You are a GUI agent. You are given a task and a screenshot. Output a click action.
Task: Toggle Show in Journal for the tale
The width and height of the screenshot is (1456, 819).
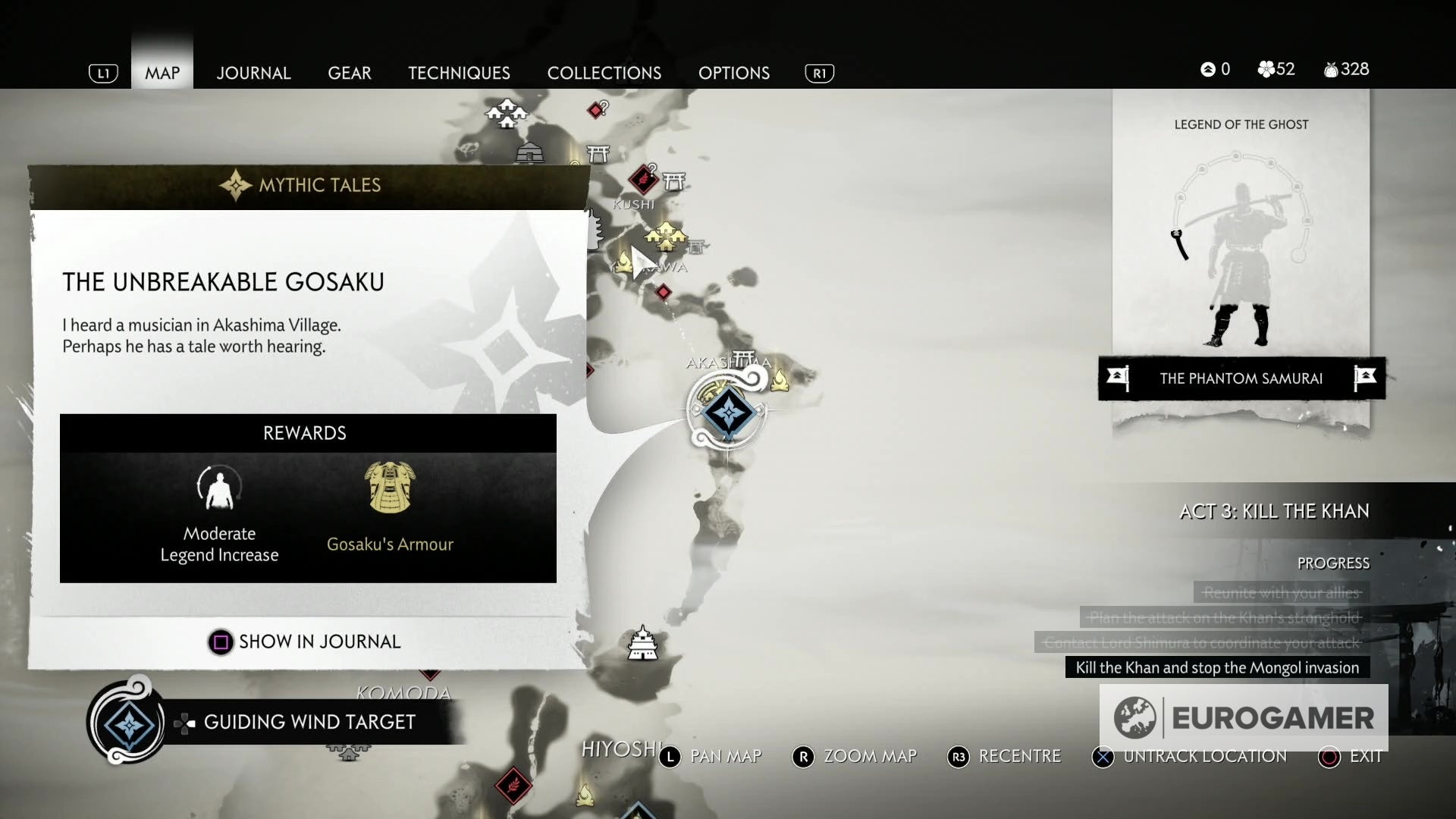[x=306, y=642]
